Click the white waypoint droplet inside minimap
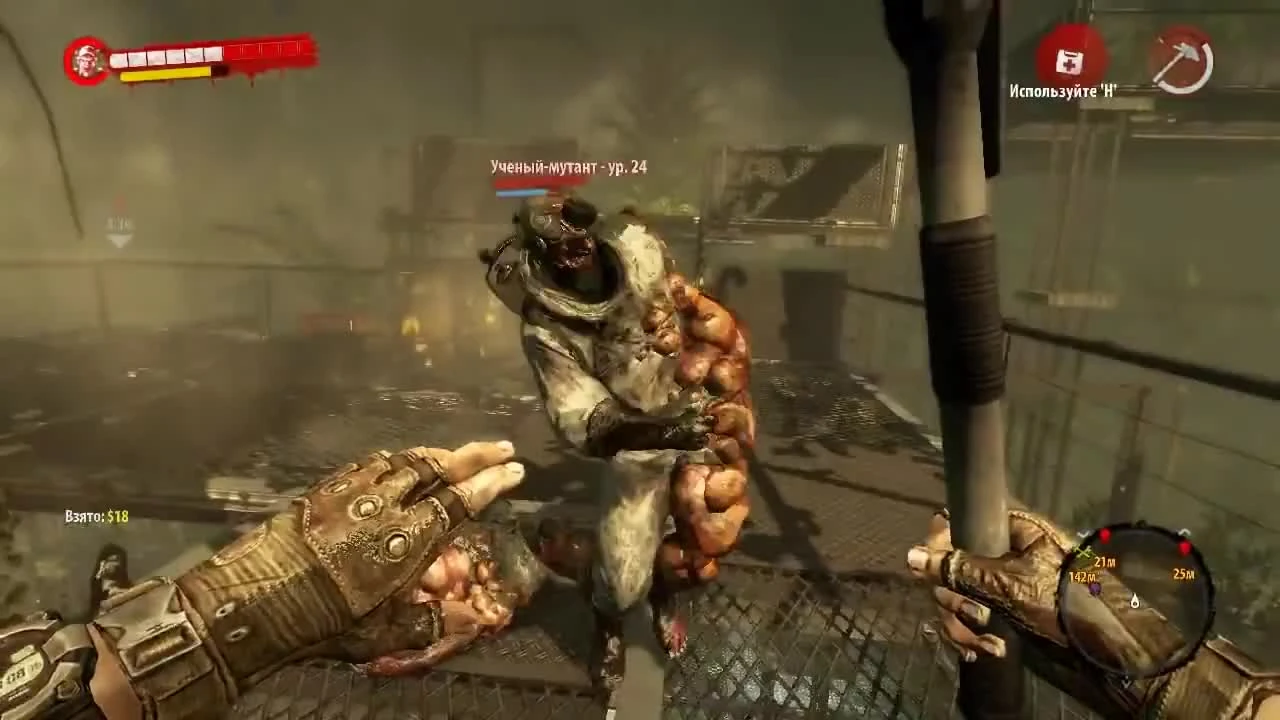 pos(1135,601)
